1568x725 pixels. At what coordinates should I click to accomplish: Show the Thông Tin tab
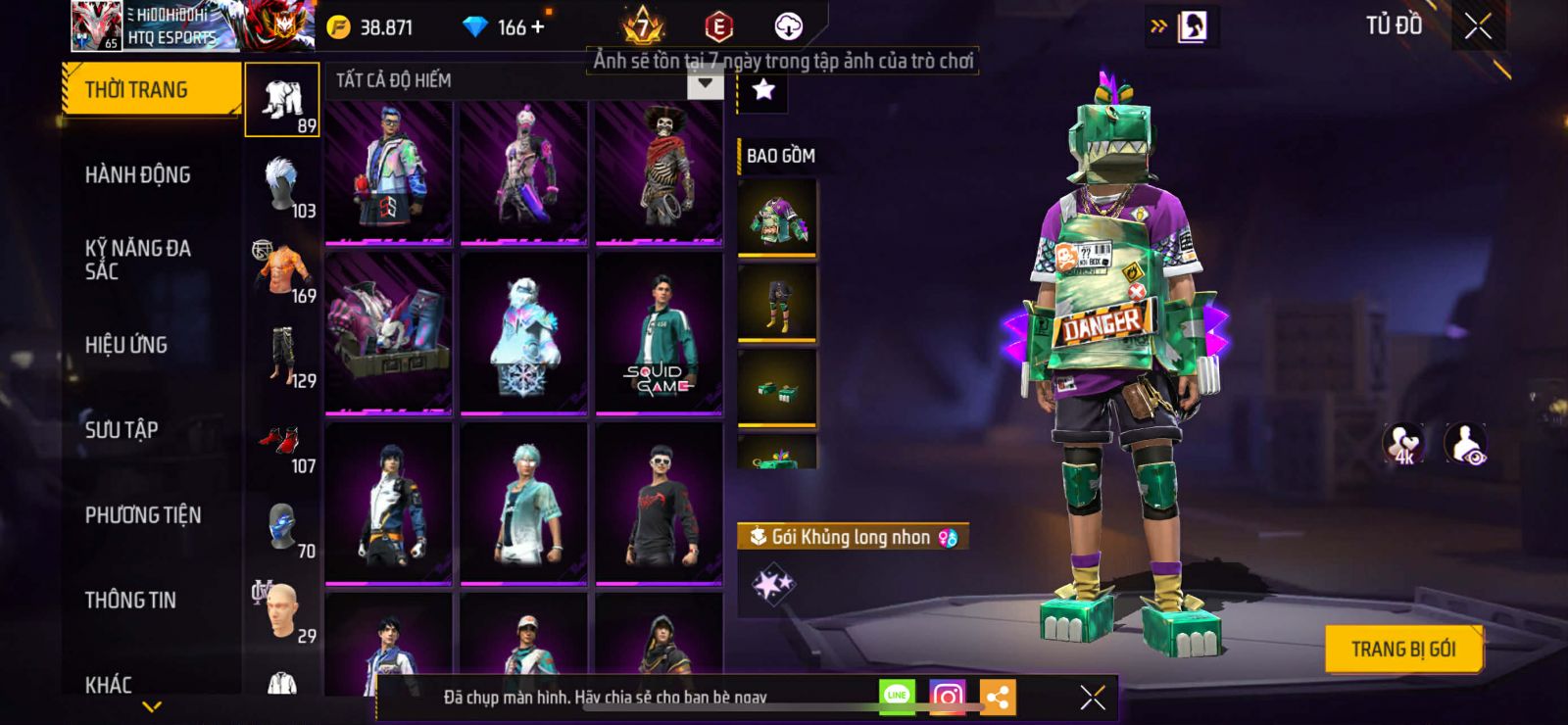pyautogui.click(x=130, y=601)
